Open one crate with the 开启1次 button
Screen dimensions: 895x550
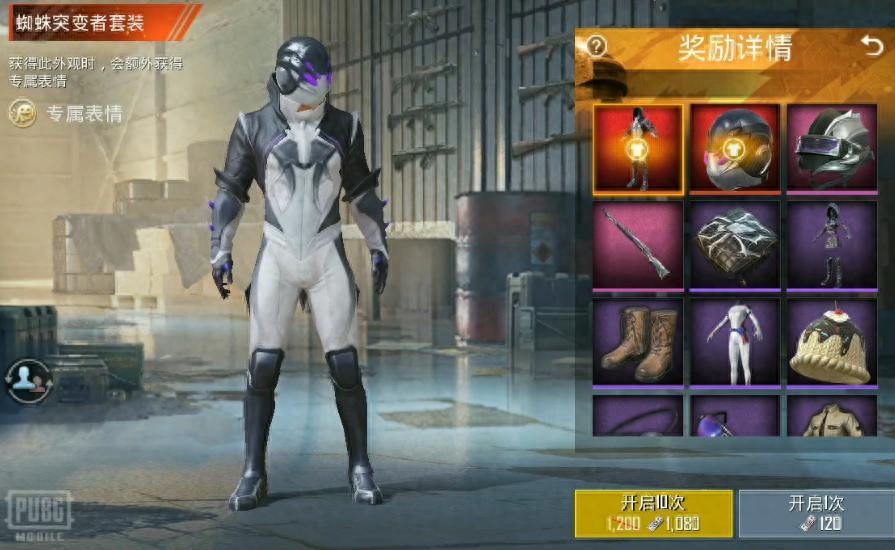pyautogui.click(x=816, y=512)
